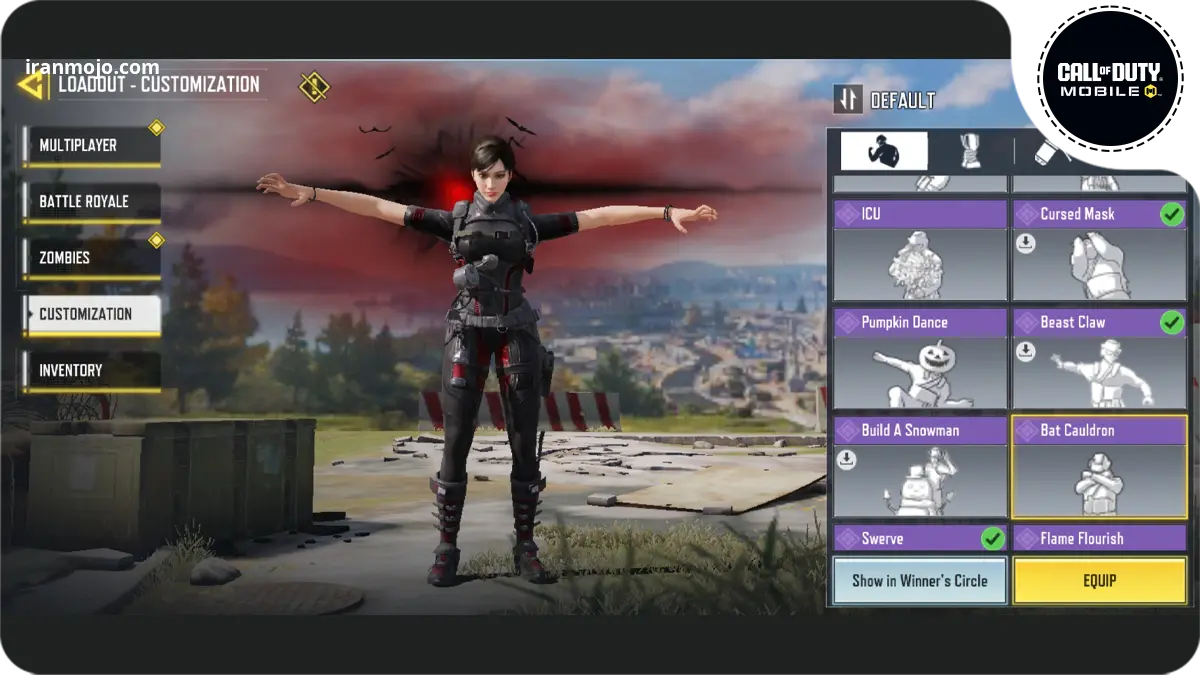The width and height of the screenshot is (1200, 675).
Task: Open the Inventory menu
Action: 92,370
